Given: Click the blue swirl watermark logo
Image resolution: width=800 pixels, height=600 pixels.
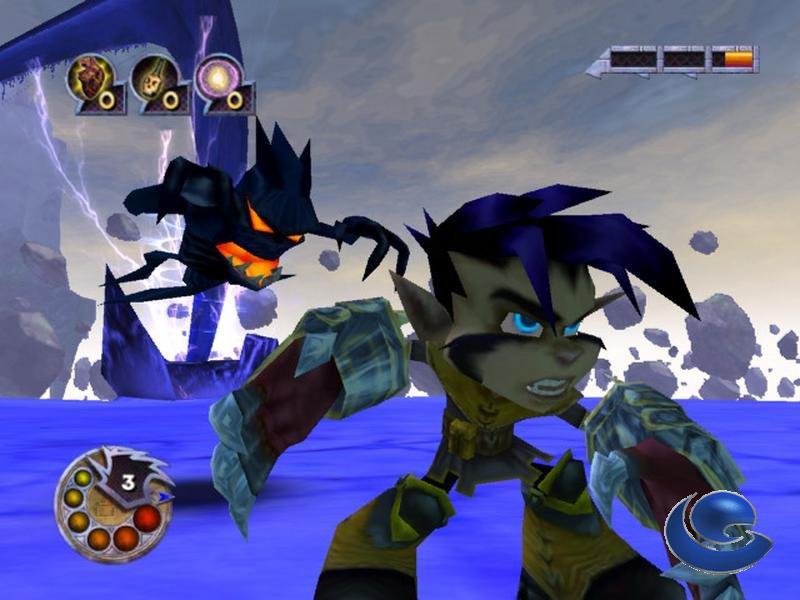Looking at the screenshot, I should tap(717, 534).
